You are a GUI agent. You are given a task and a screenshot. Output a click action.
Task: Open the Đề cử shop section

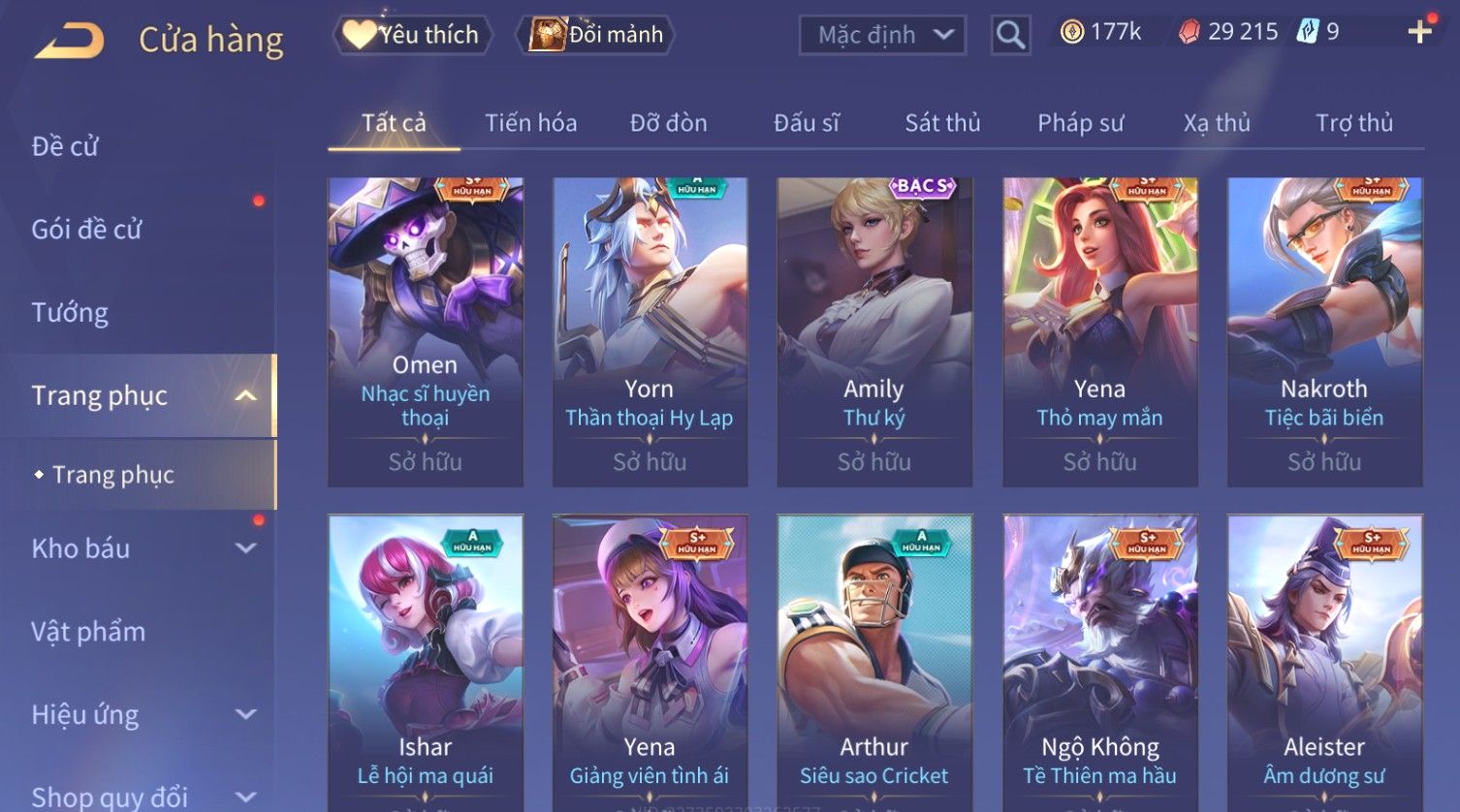pyautogui.click(x=65, y=146)
